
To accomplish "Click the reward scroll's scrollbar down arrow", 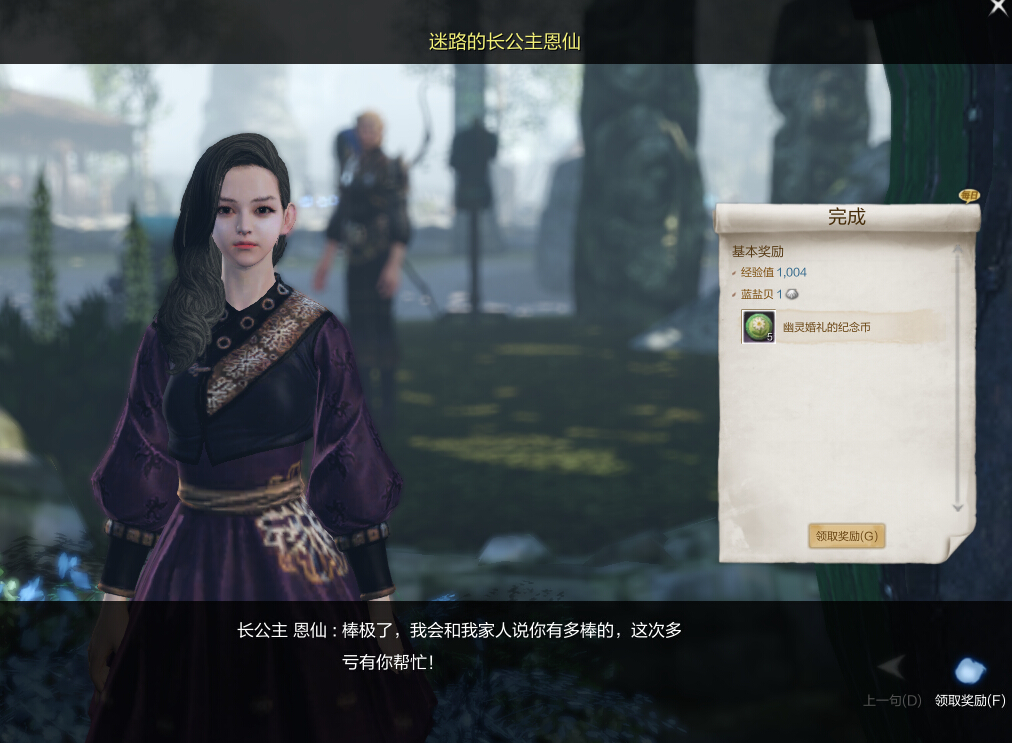I will [957, 507].
